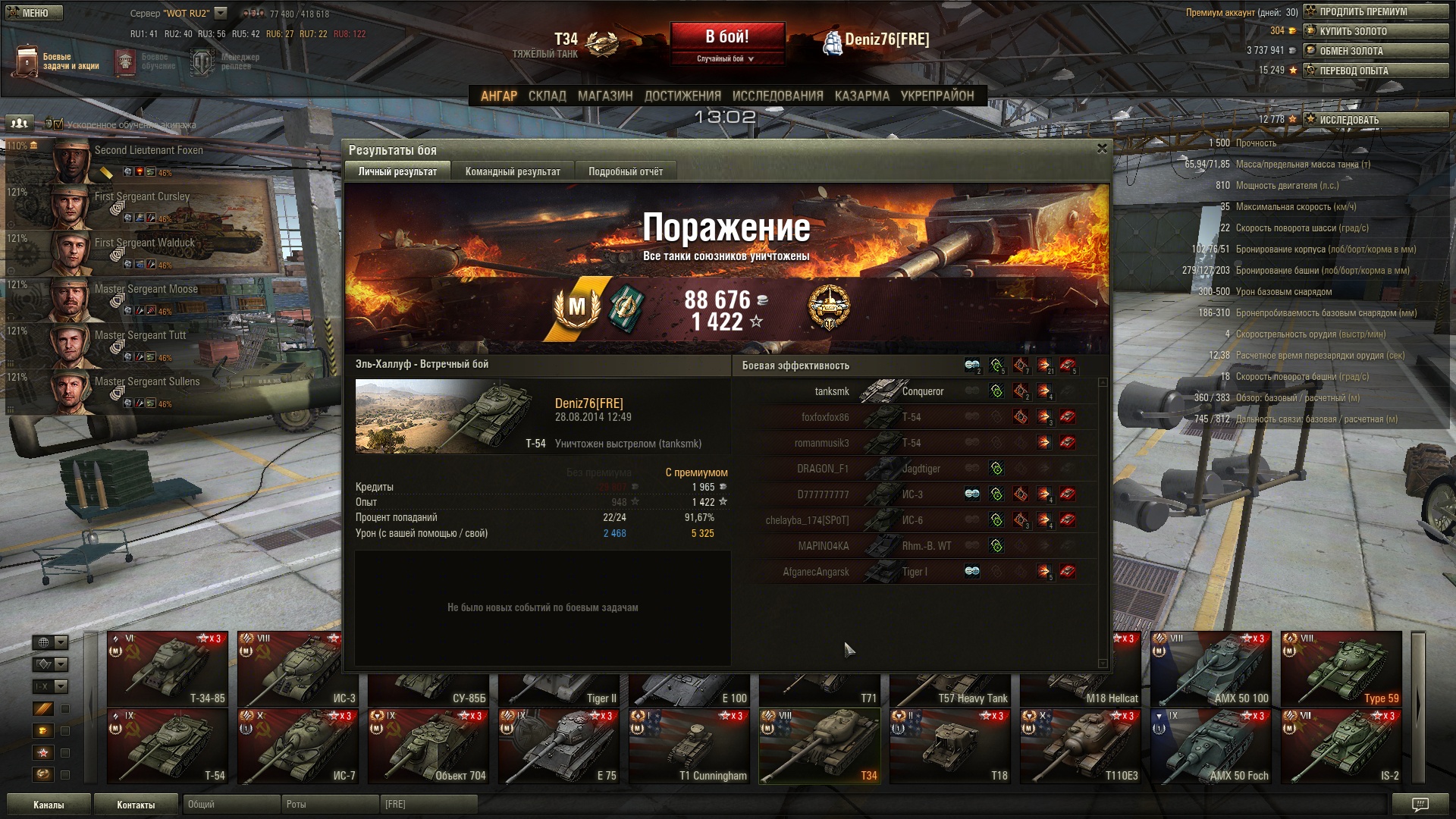Viewport: 1456px width, 819px height.
Task: Close the battle results window
Action: coord(1102,149)
